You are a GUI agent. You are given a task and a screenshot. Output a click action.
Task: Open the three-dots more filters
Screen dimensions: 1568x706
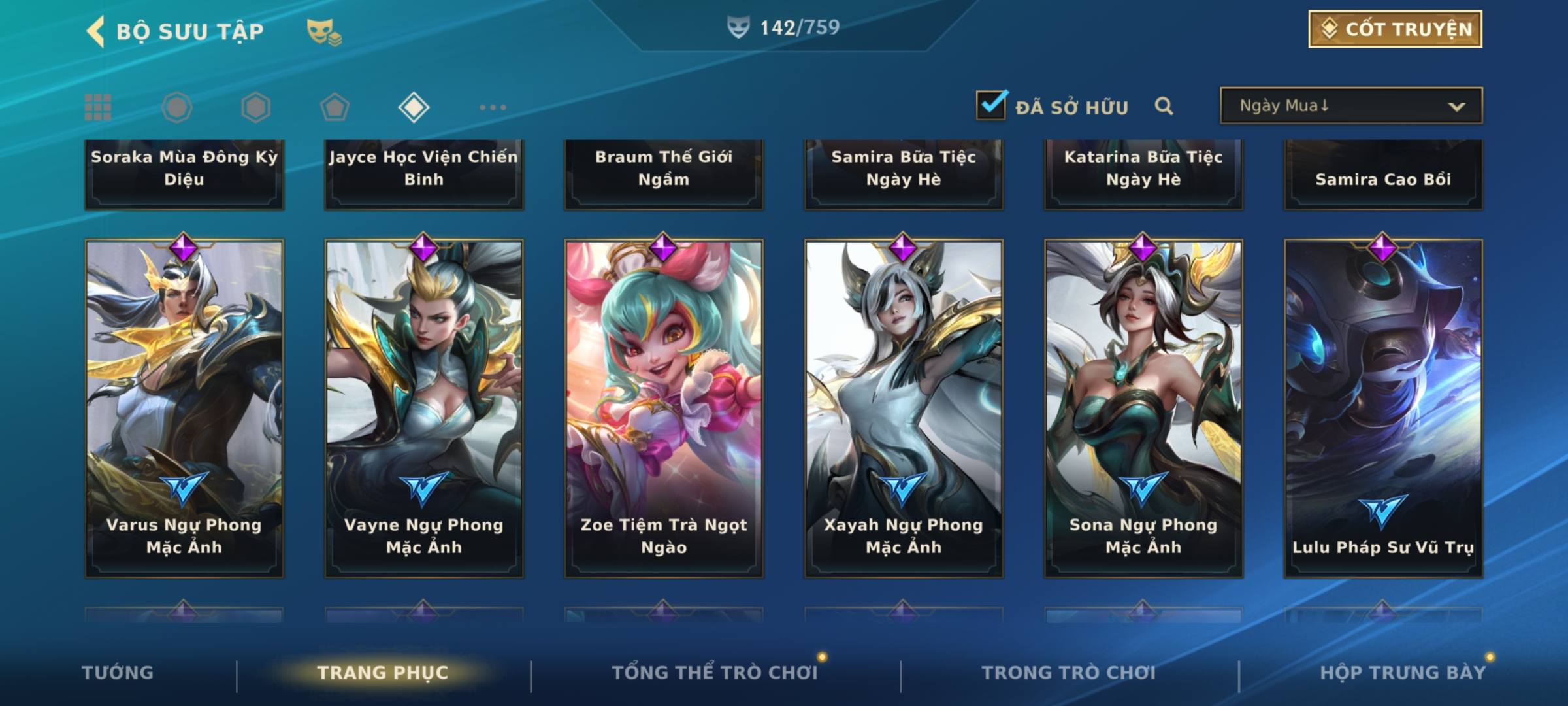(x=493, y=107)
